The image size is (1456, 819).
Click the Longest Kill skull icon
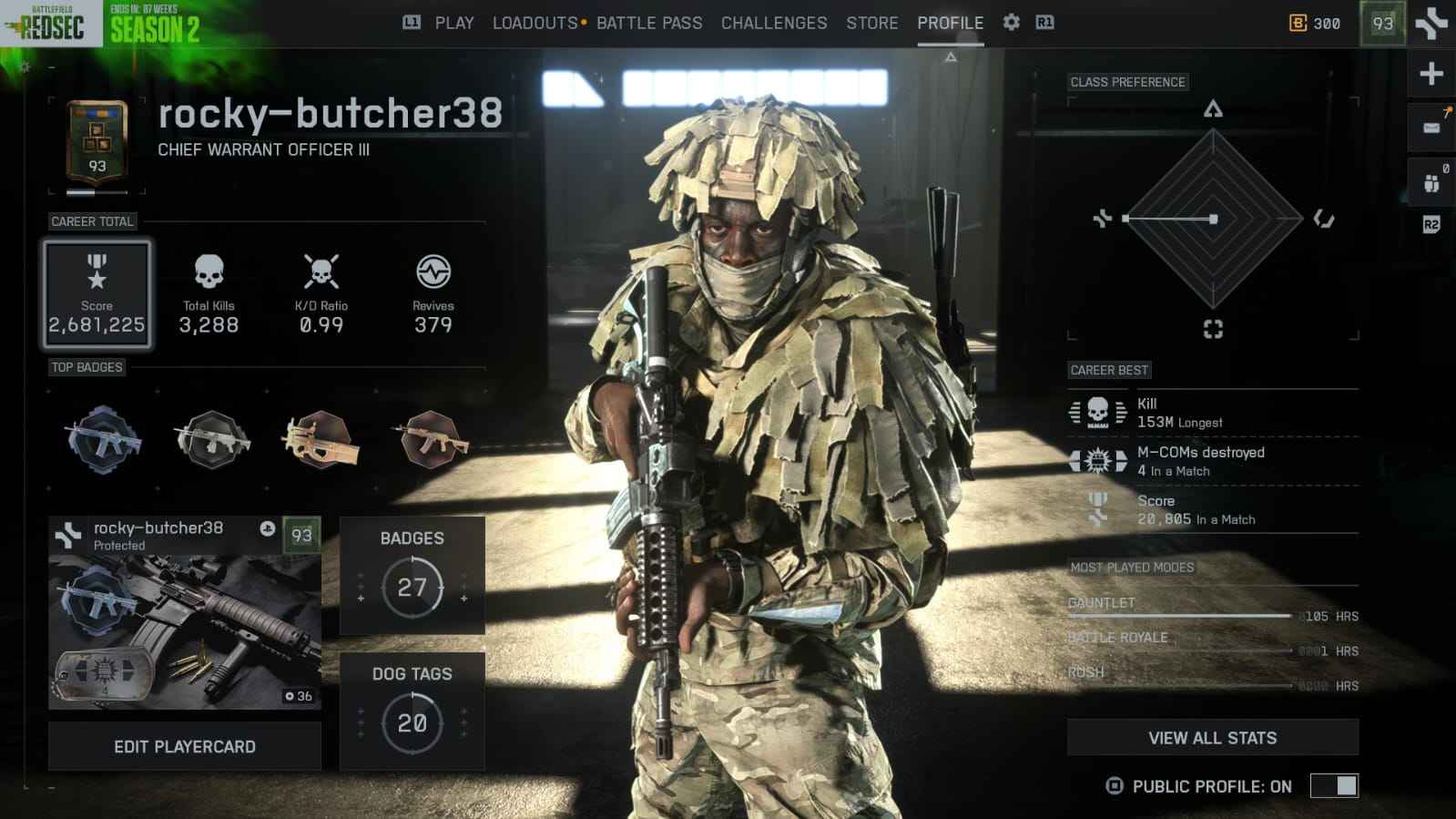pos(1096,410)
